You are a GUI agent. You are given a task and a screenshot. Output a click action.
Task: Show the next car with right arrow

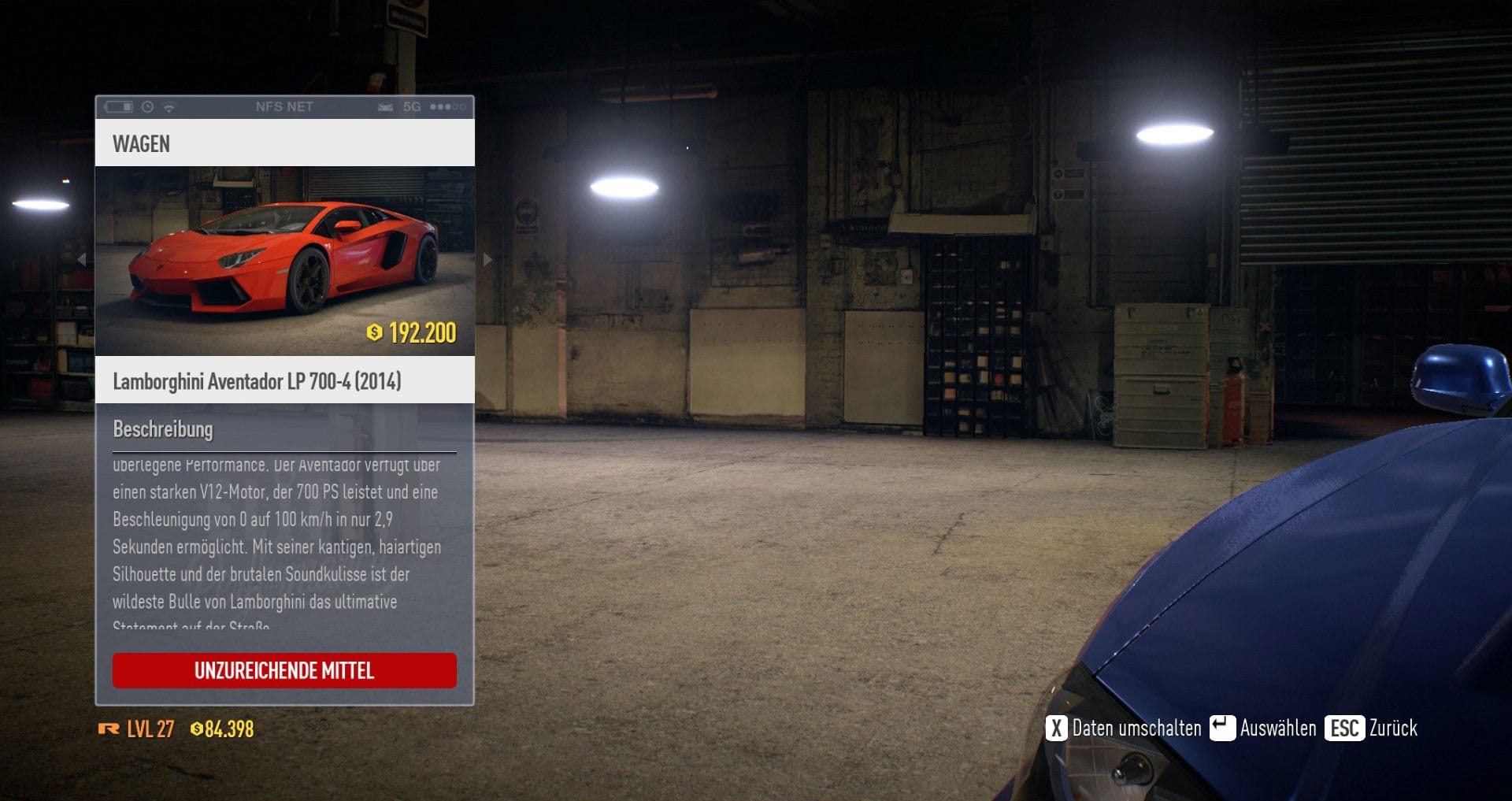(x=487, y=259)
